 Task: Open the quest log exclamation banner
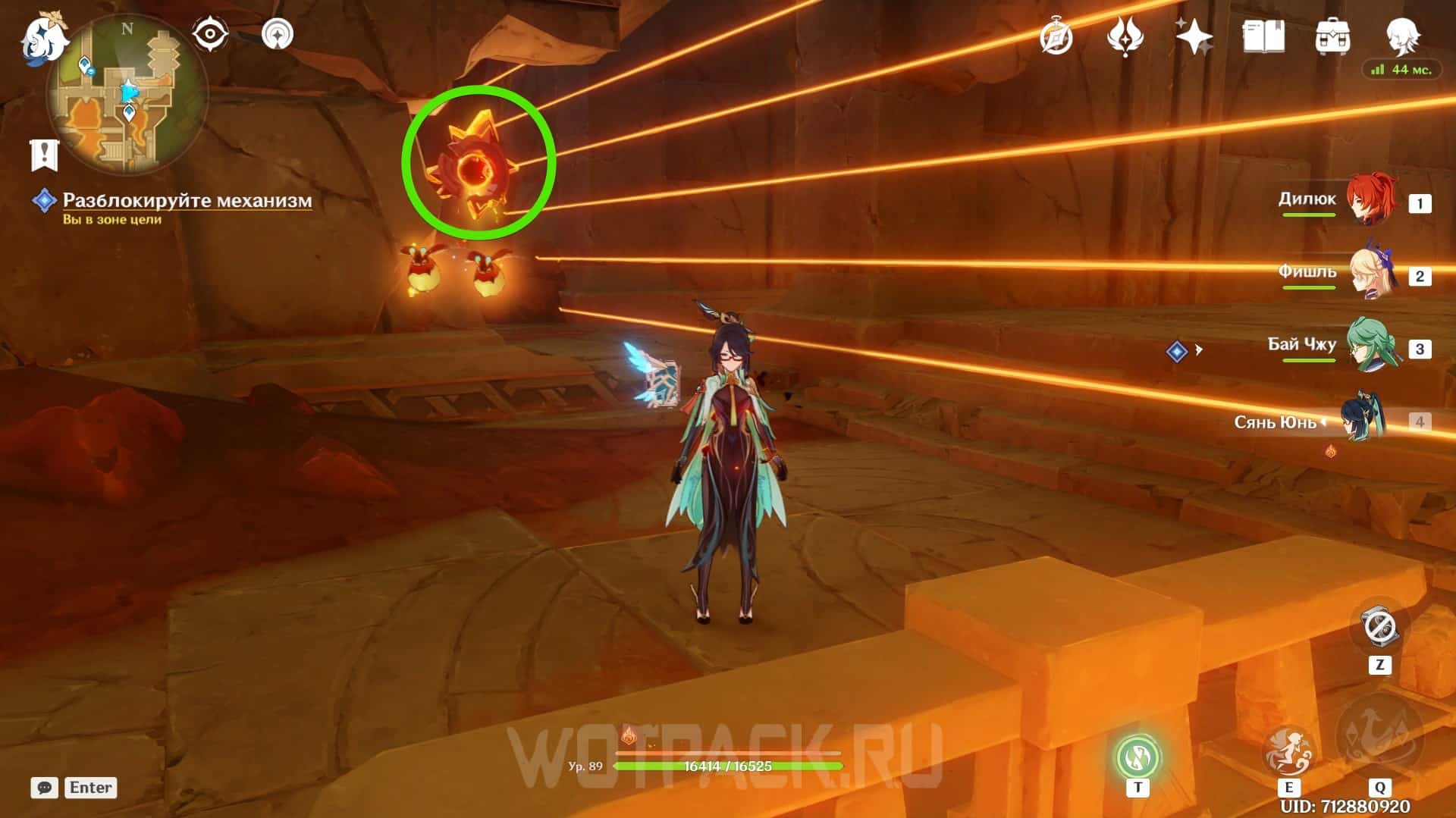click(x=44, y=154)
